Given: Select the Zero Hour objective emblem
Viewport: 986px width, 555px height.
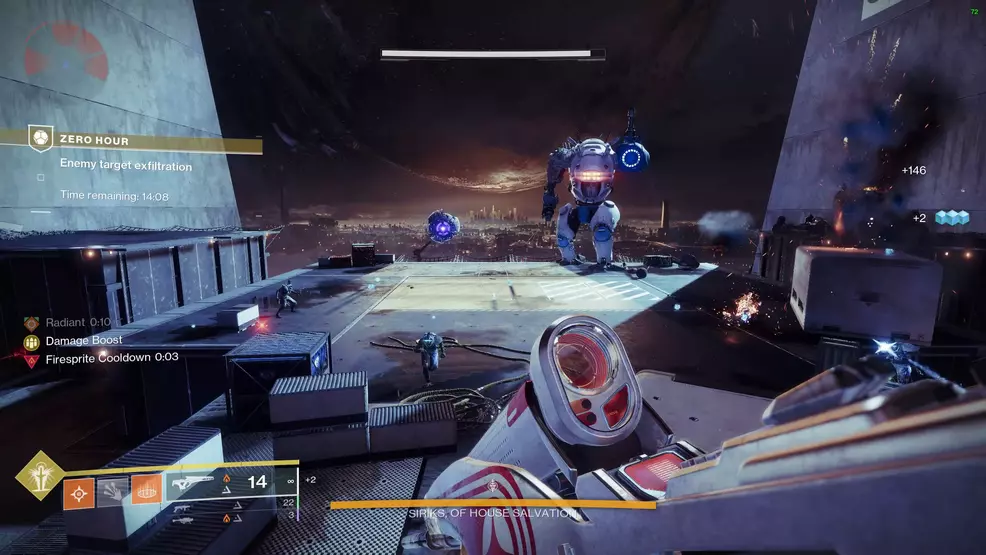Looking at the screenshot, I should click(x=40, y=140).
